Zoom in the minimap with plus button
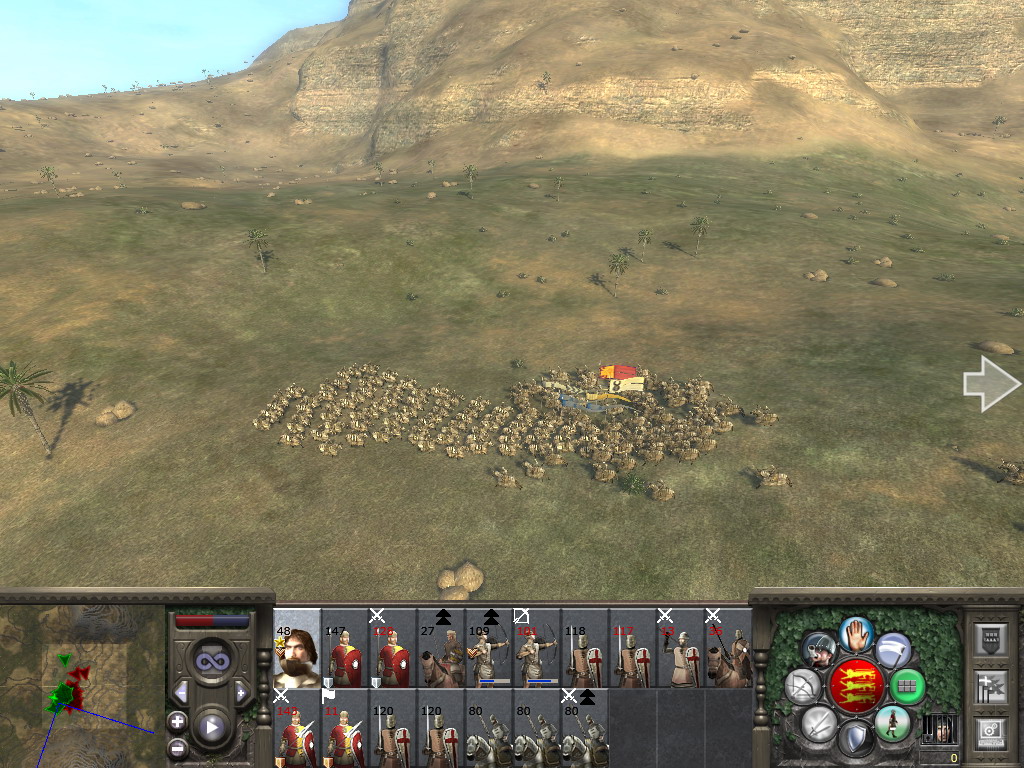 click(177, 720)
